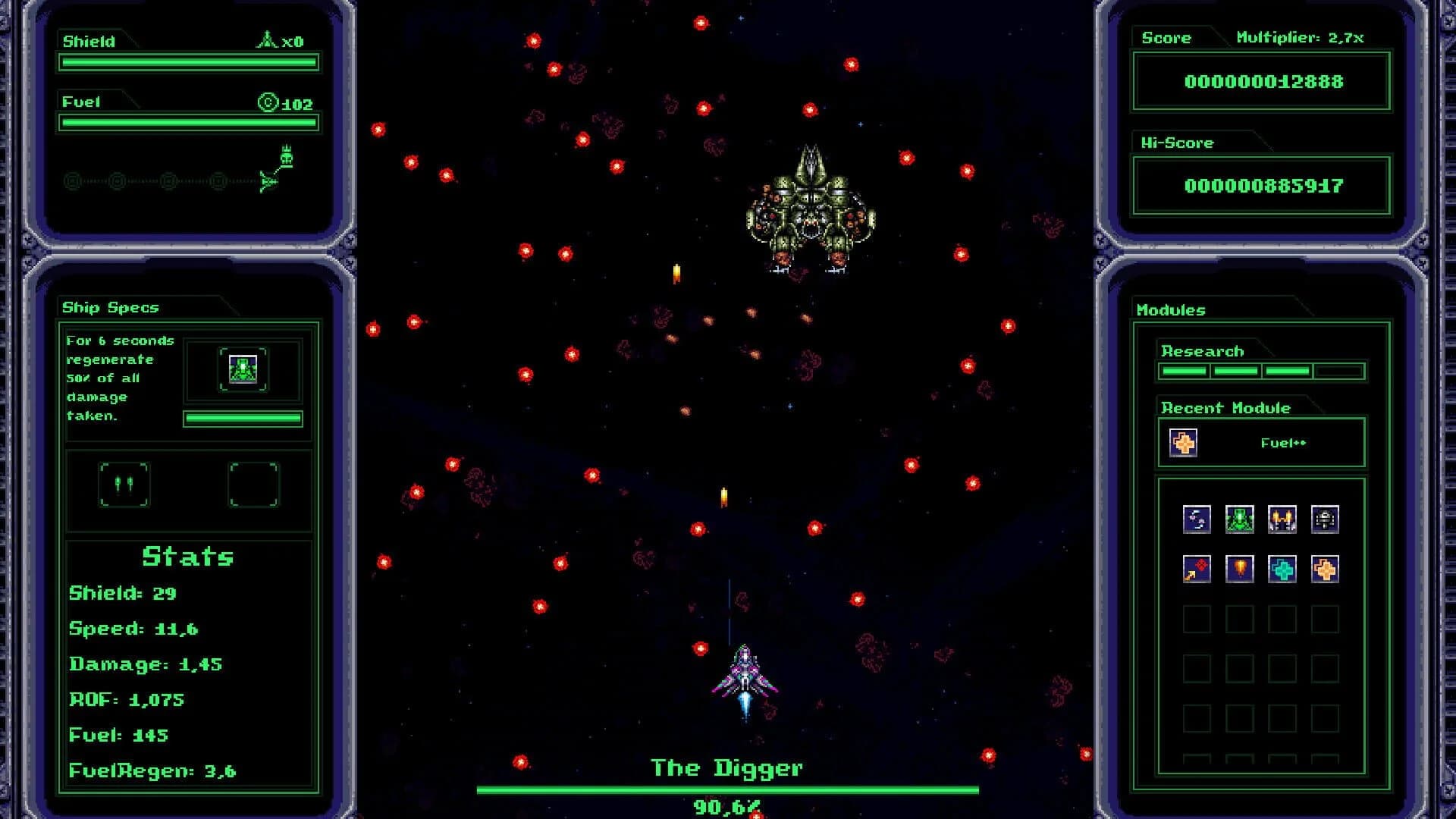Select the twin fire exhaust module icon

coord(1281,519)
